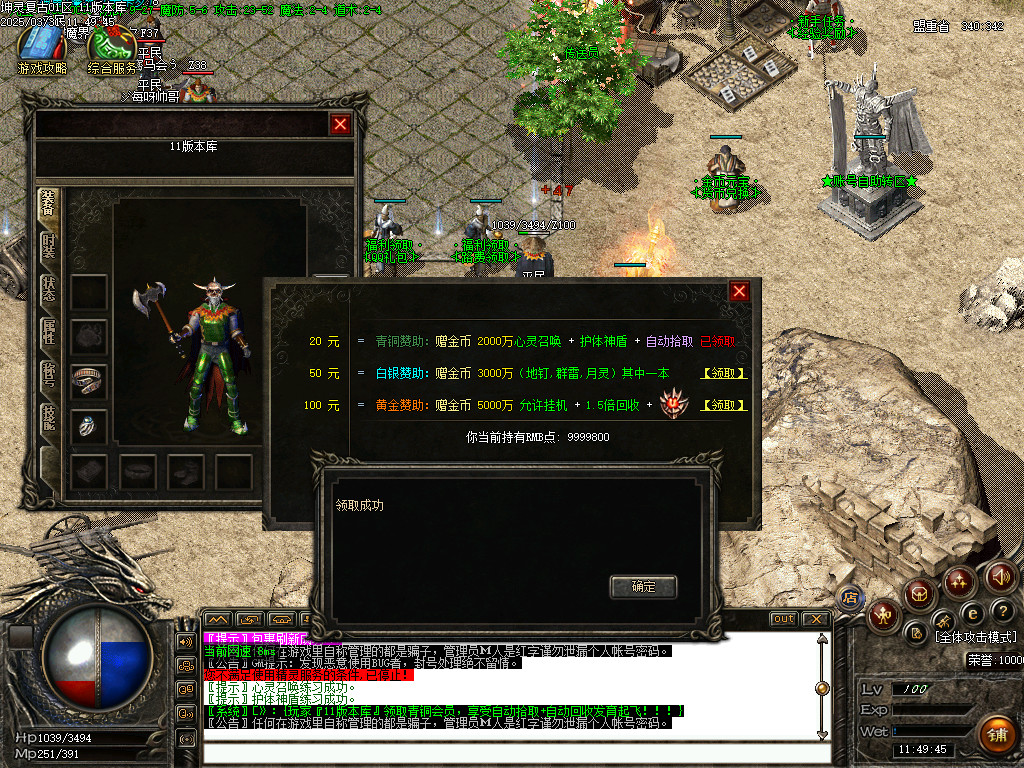1024x768 pixels.
Task: Click the chat window out button
Action: 784,619
